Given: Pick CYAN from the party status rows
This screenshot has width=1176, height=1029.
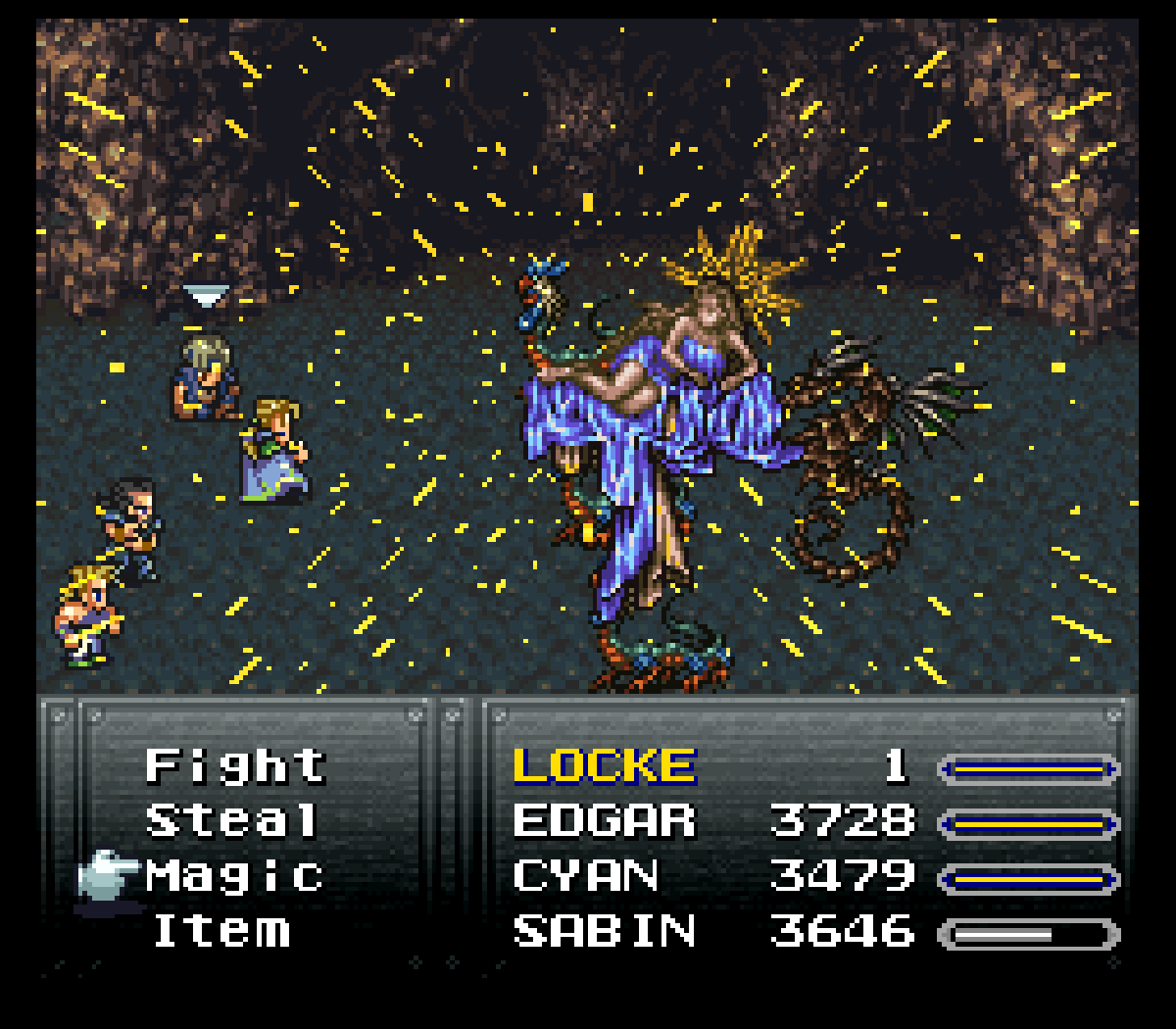Looking at the screenshot, I should point(586,875).
